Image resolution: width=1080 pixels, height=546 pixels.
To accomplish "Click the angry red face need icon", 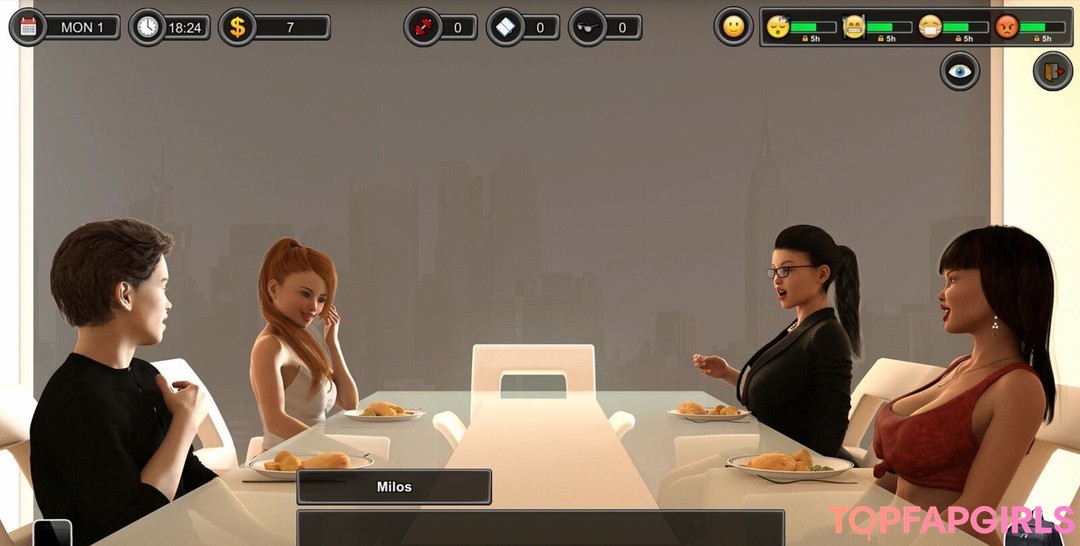I will coord(1006,26).
